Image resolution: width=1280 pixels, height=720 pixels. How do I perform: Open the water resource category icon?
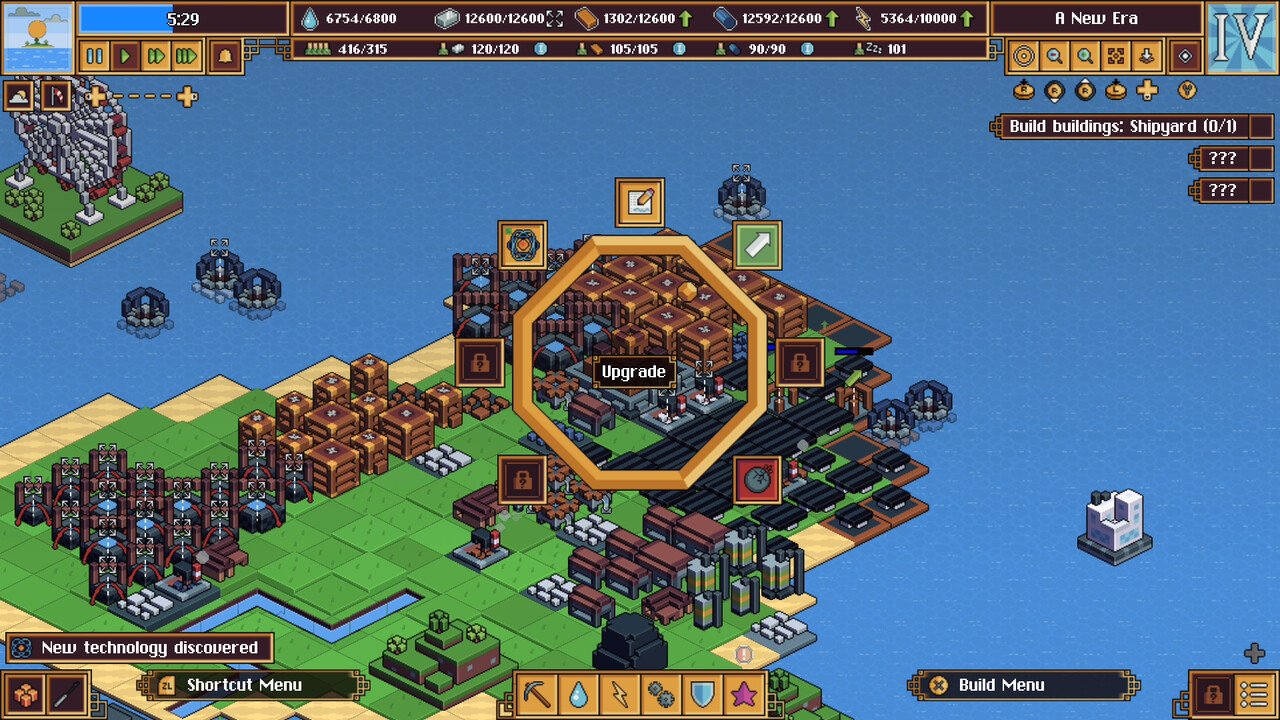579,692
